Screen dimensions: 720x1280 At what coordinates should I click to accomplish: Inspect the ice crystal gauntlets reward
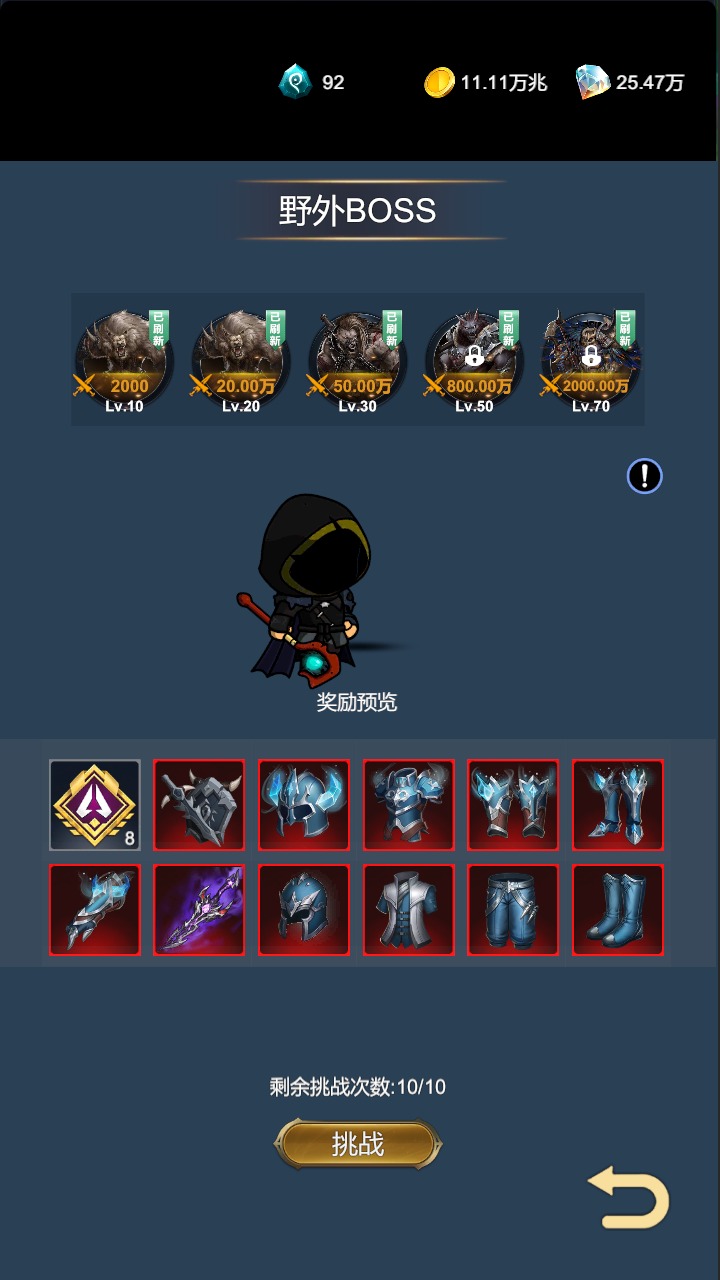tap(513, 805)
